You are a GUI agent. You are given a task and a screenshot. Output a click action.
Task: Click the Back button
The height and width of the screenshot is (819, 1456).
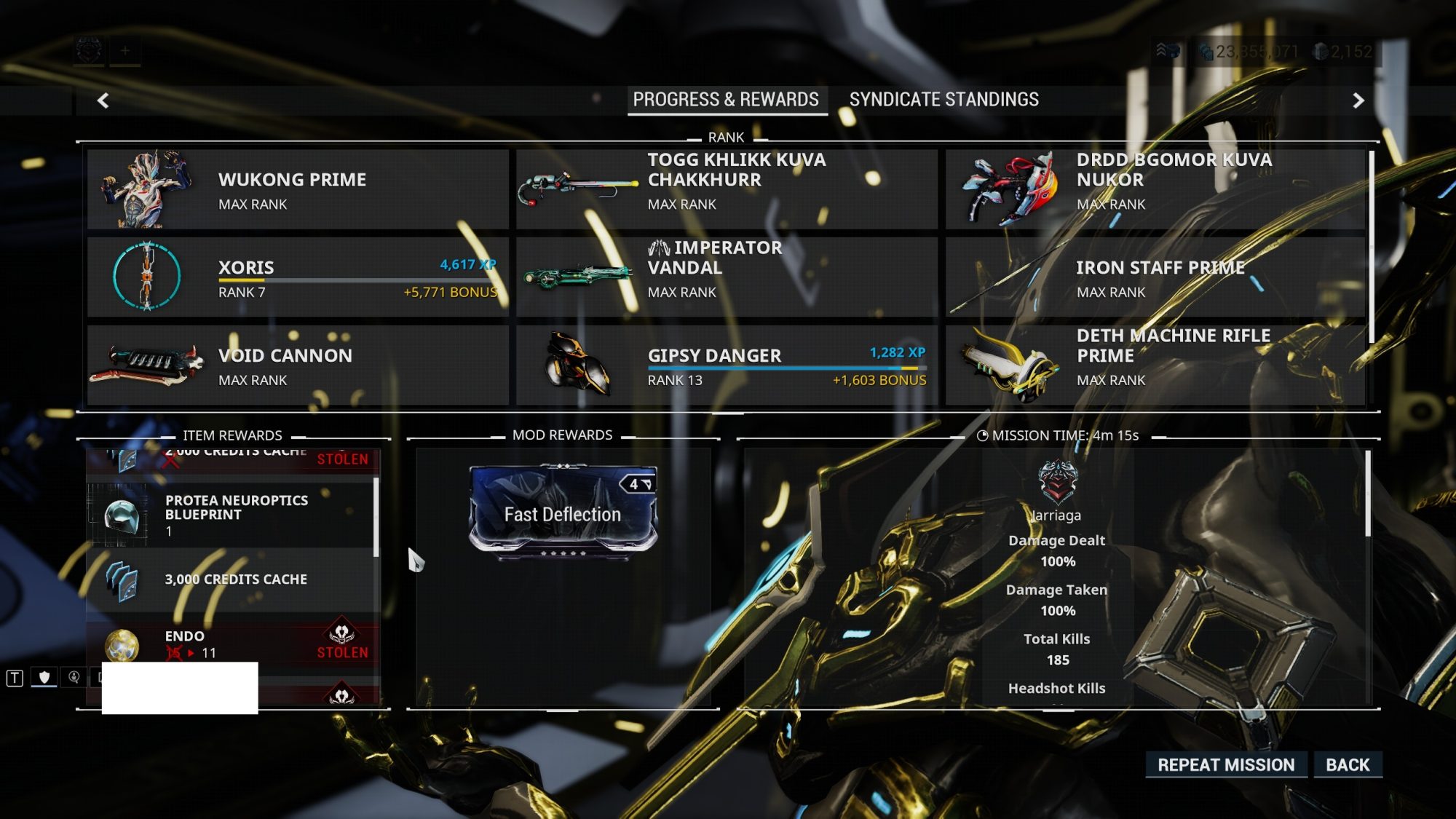coord(1348,765)
